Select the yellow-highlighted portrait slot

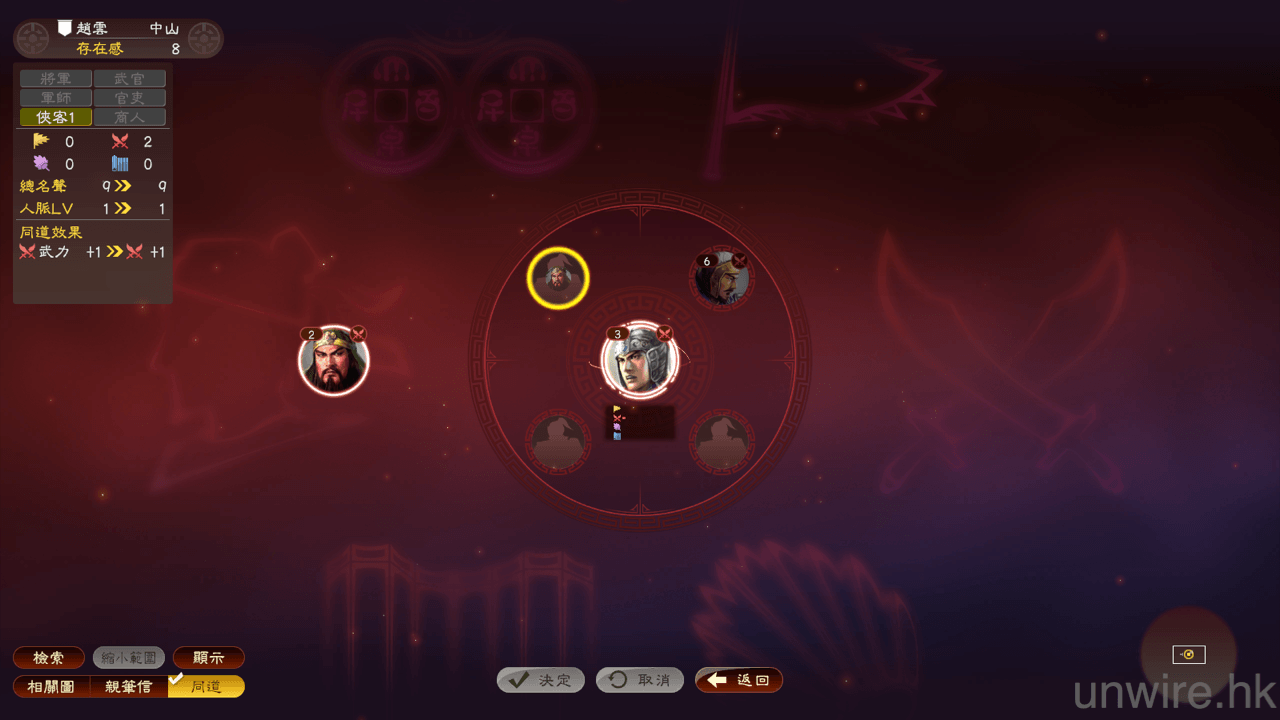(x=558, y=278)
